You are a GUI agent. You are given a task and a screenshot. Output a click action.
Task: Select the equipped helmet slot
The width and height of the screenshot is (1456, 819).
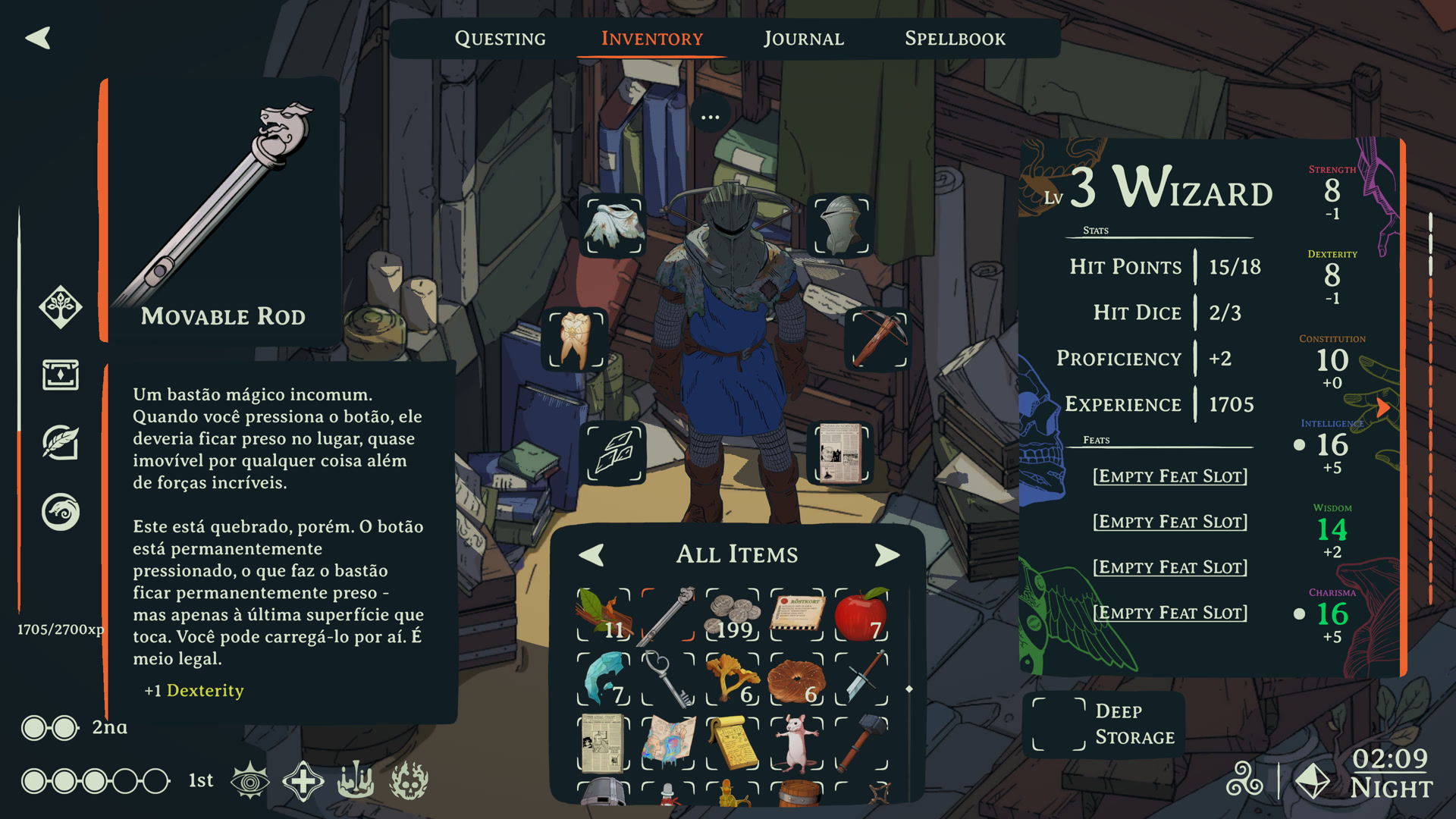coord(842,225)
